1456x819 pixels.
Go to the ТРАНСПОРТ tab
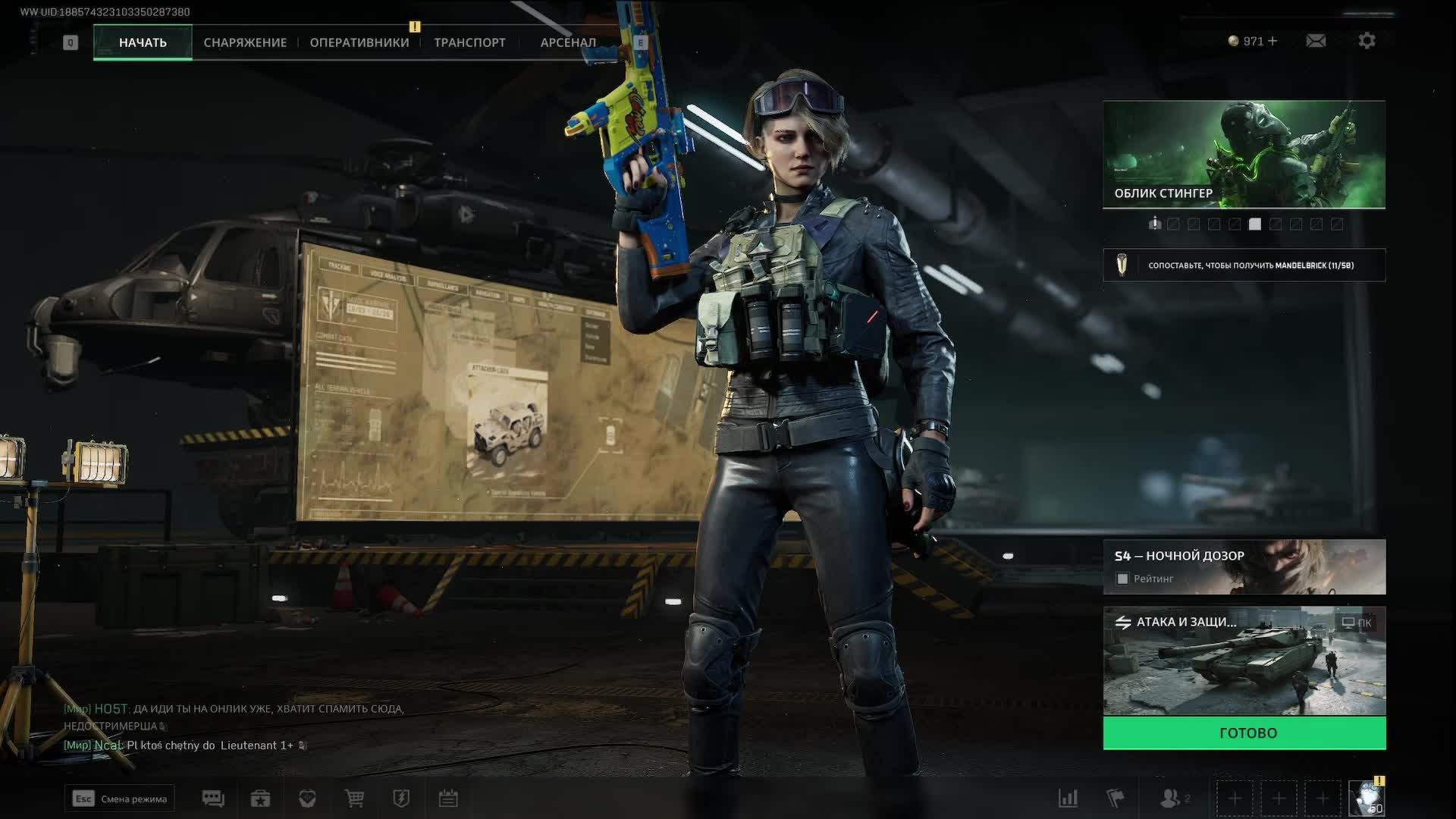469,42
